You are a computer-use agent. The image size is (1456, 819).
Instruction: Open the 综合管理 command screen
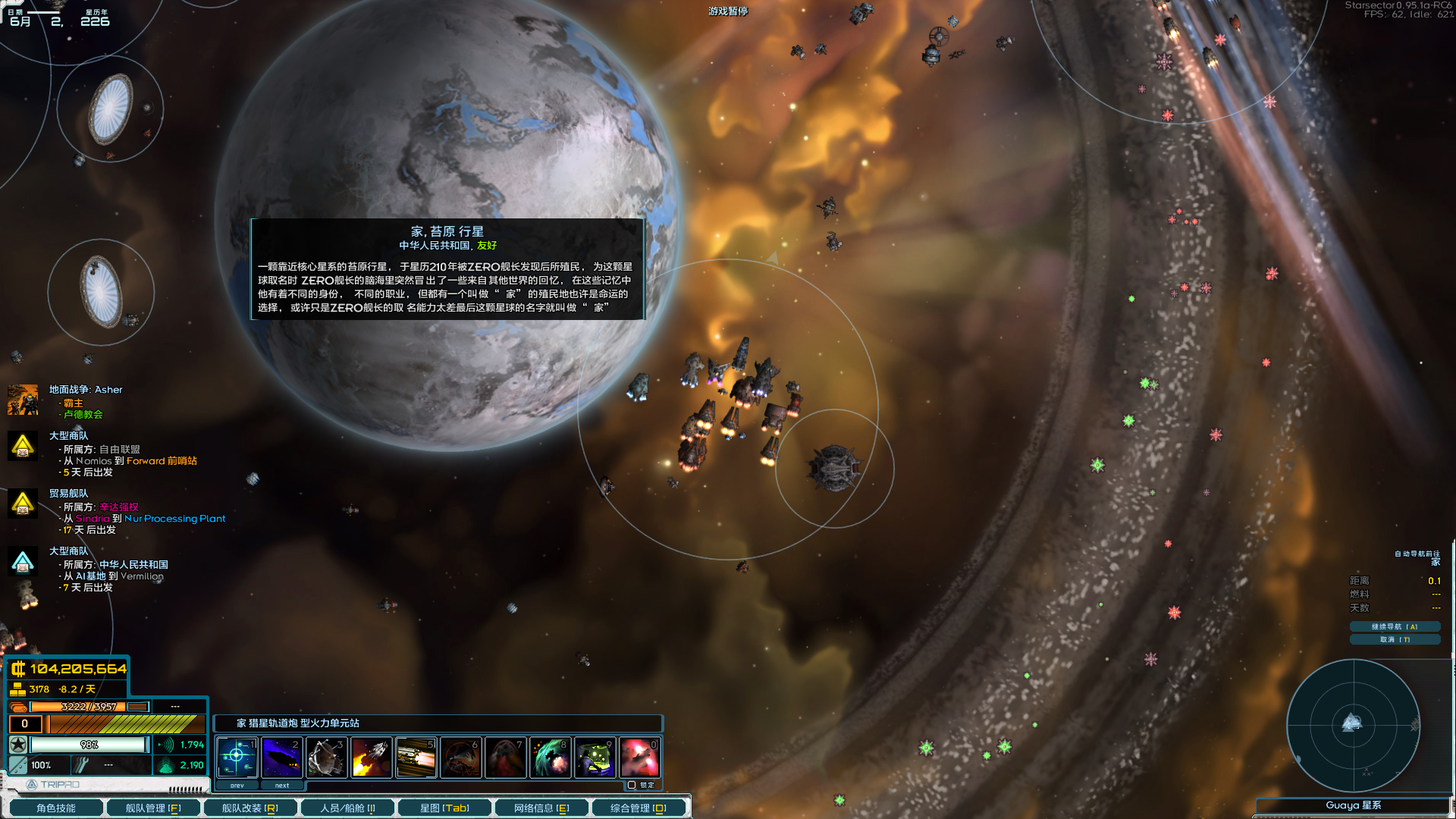(x=639, y=808)
